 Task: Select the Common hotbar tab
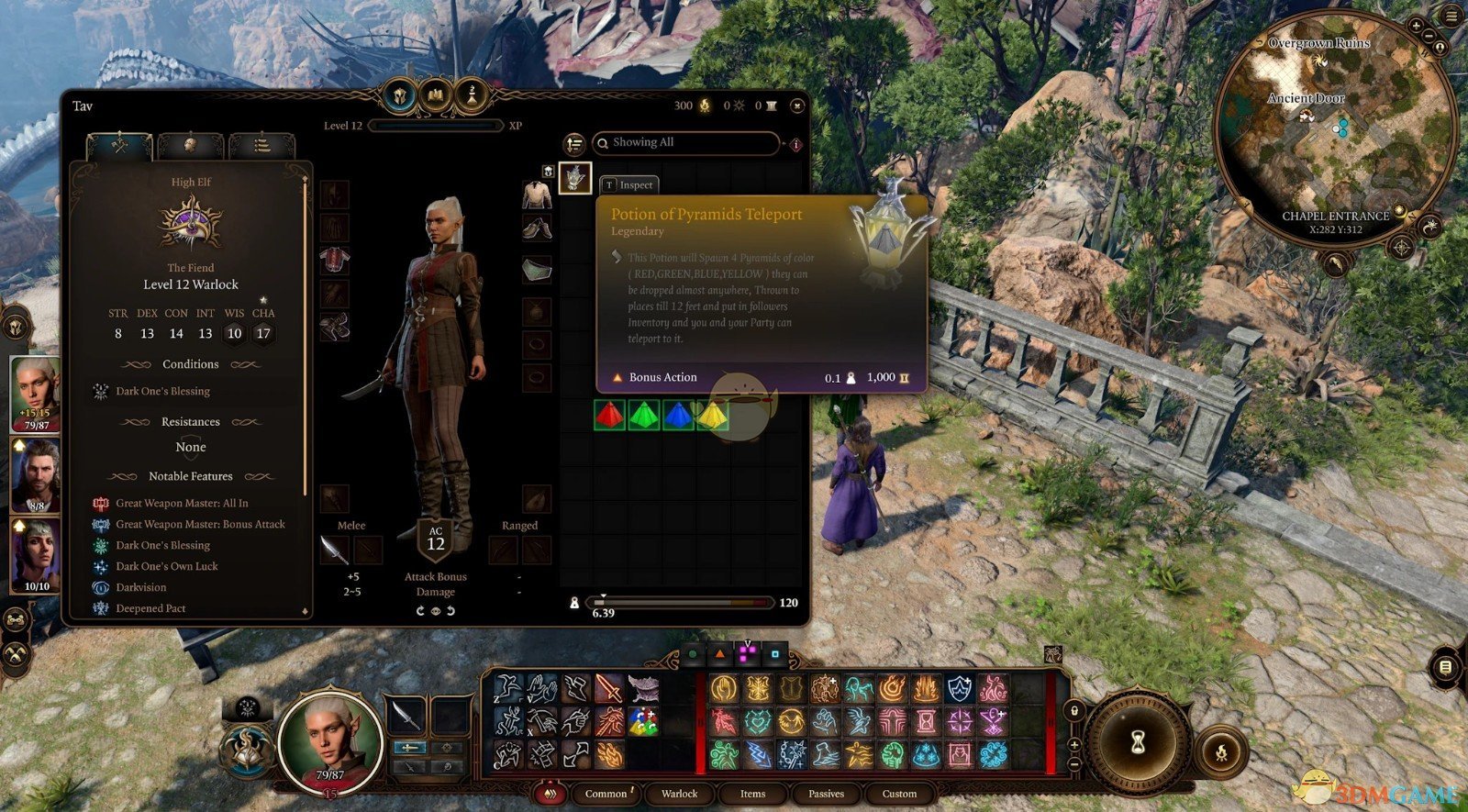[x=606, y=794]
